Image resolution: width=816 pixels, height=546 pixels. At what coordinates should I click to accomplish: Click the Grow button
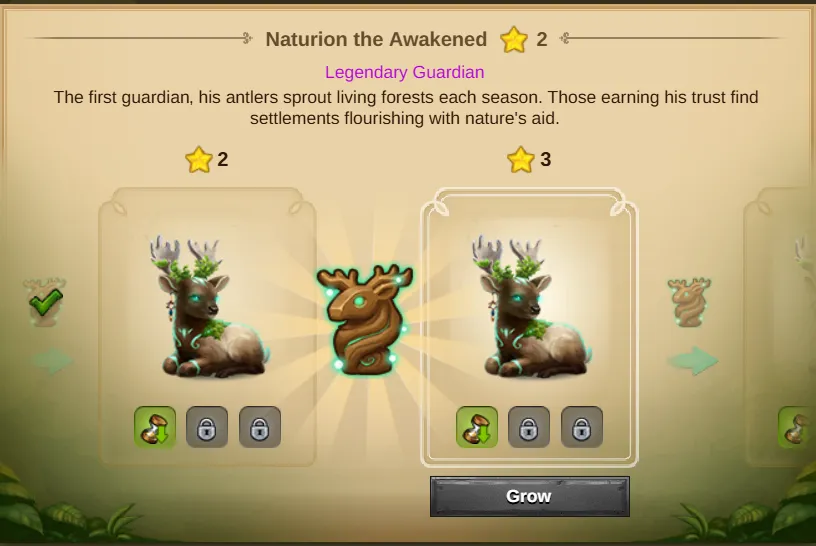[529, 496]
